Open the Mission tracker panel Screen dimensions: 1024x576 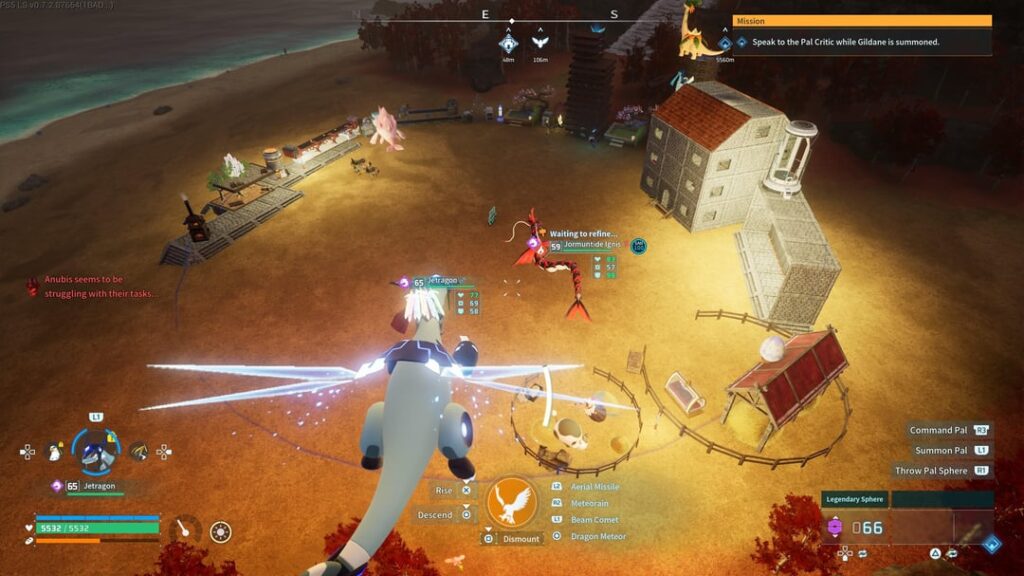click(862, 21)
